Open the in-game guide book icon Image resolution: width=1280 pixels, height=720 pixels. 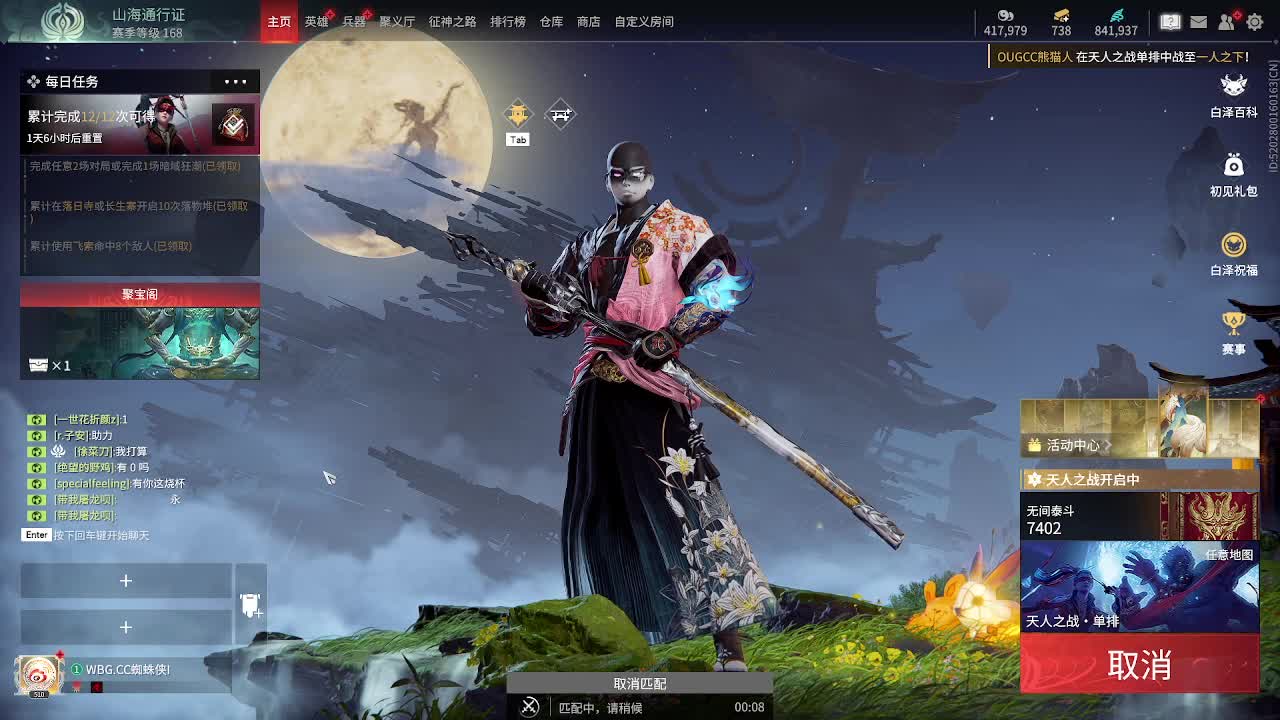coord(1170,21)
